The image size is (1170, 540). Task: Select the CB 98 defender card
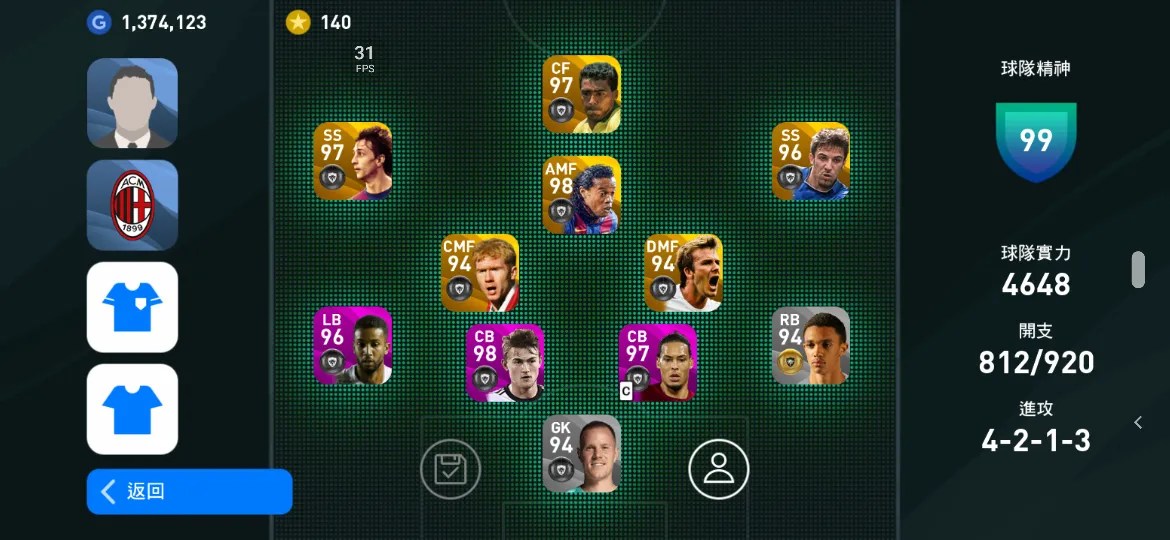tap(505, 362)
